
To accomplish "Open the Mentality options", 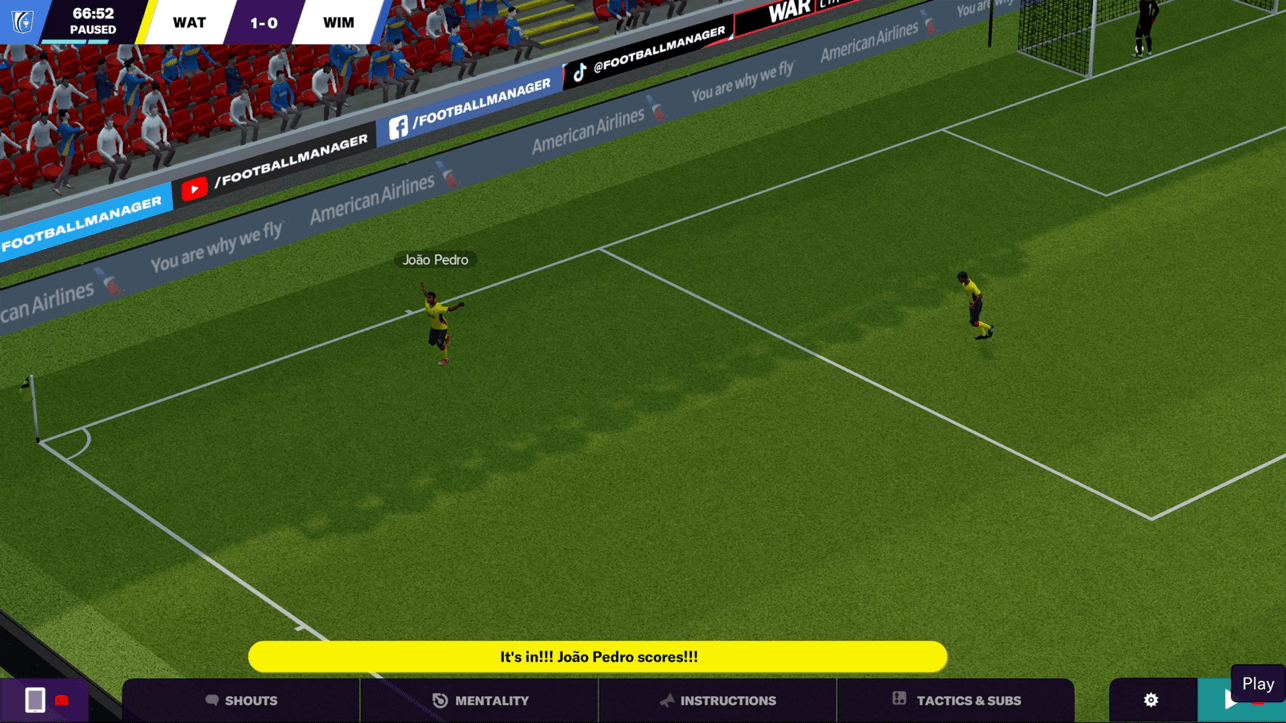I will (480, 700).
